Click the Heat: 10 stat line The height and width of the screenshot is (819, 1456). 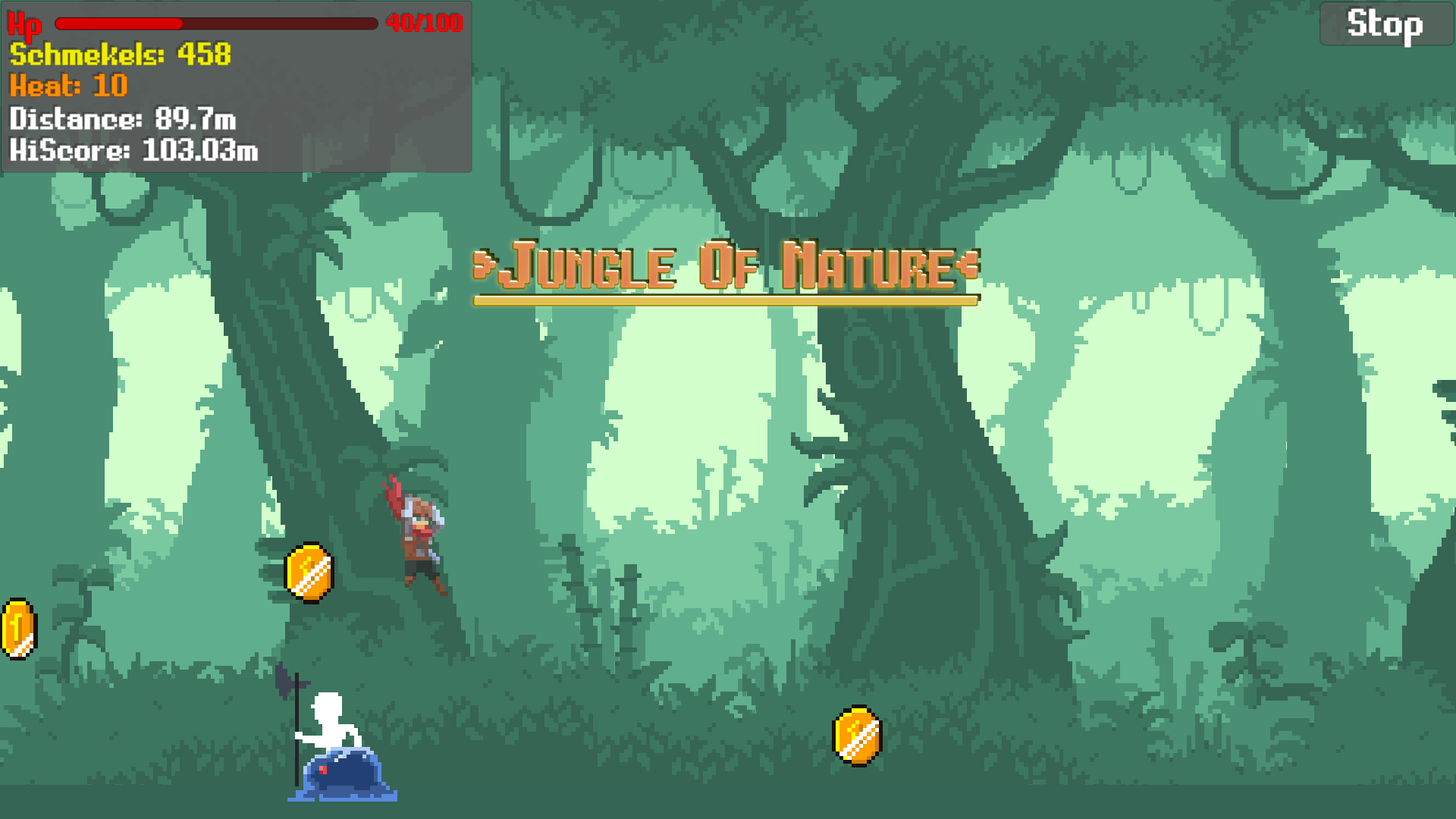[x=67, y=86]
